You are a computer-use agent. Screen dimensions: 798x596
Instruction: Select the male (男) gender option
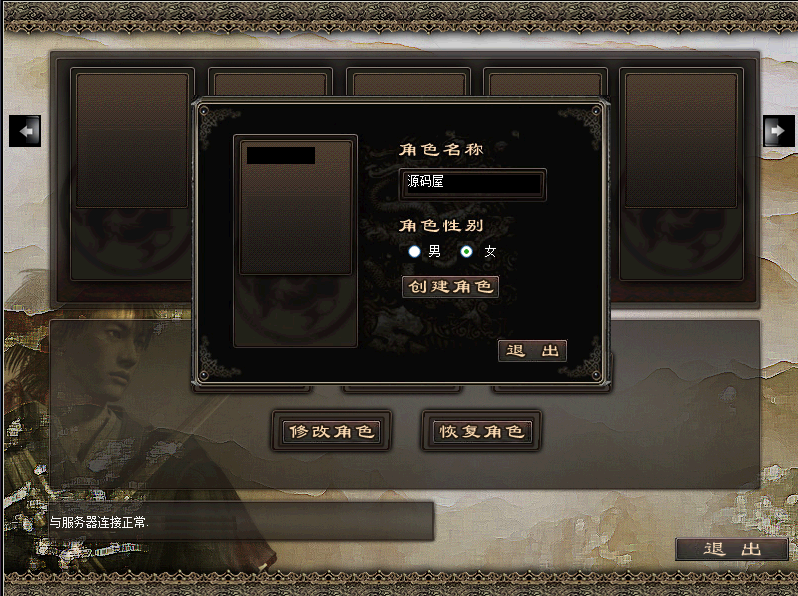pyautogui.click(x=415, y=252)
